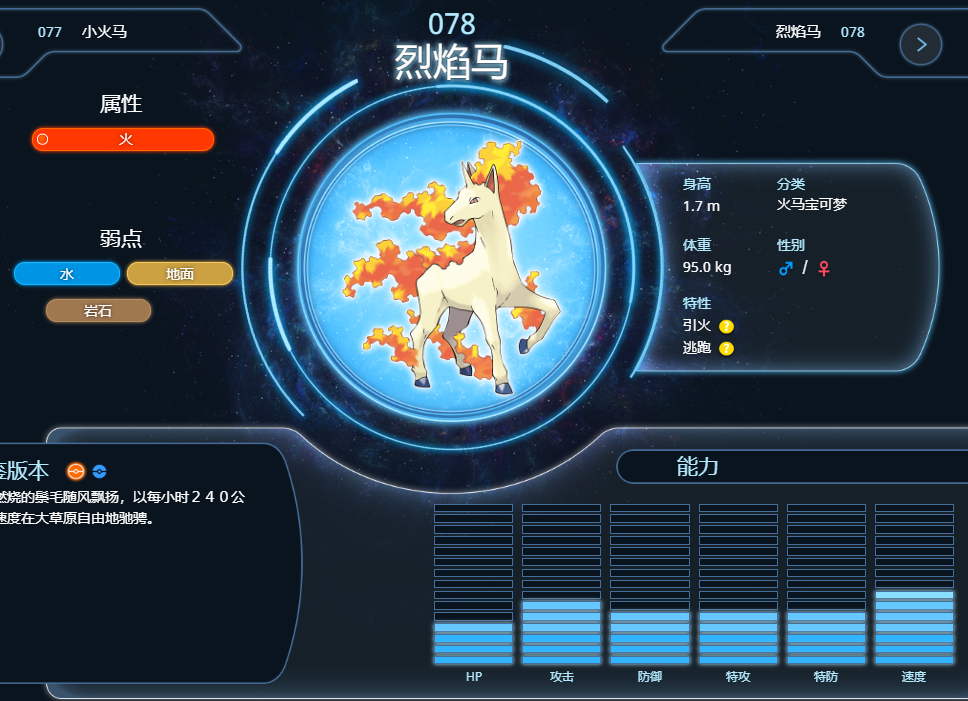Show info for the 逃跑 ability

pyautogui.click(x=727, y=348)
